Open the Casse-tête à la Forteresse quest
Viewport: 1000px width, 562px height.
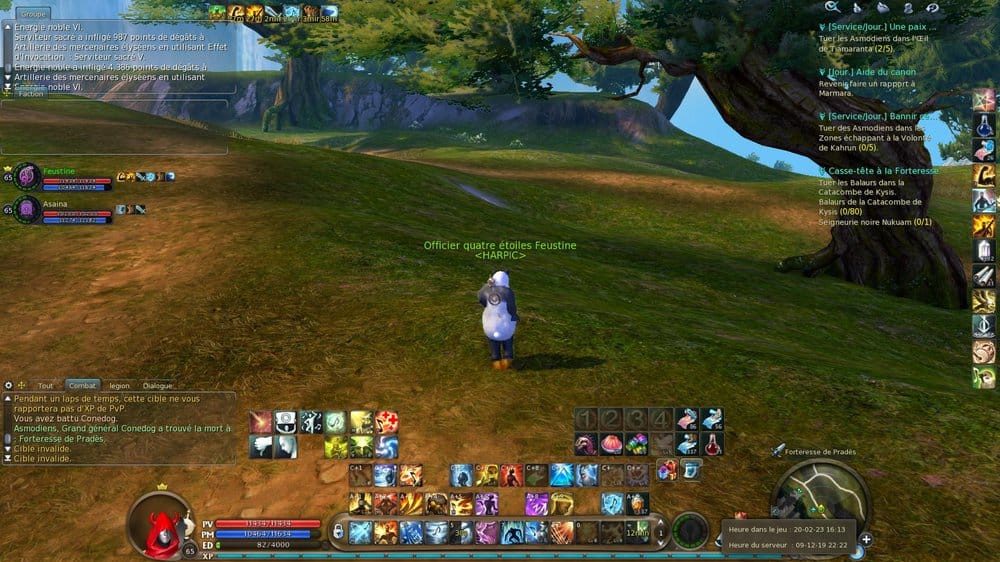883,171
